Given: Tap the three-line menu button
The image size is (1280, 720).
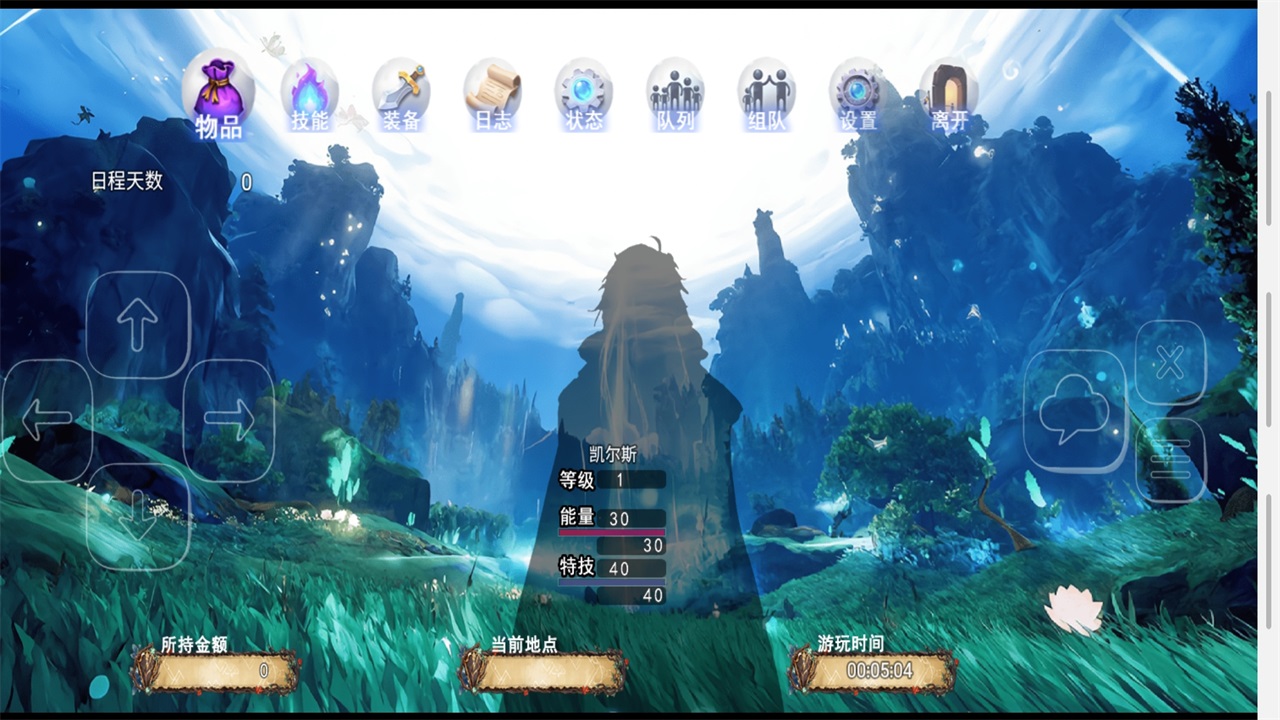Looking at the screenshot, I should pos(1171,458).
